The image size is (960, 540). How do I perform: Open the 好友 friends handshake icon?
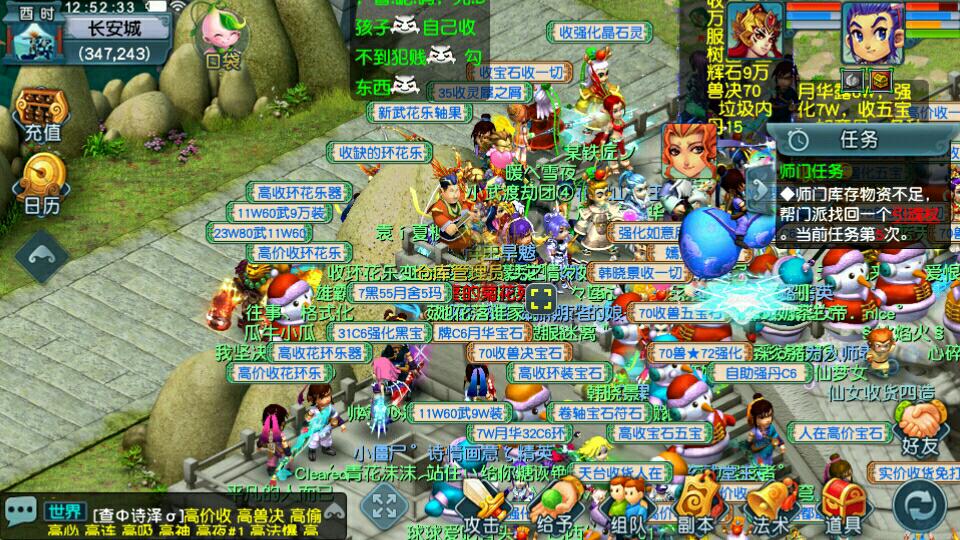[x=918, y=425]
